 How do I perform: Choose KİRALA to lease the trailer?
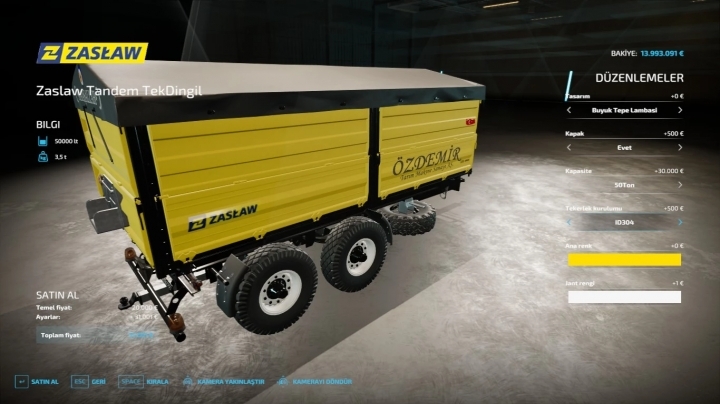(147, 382)
